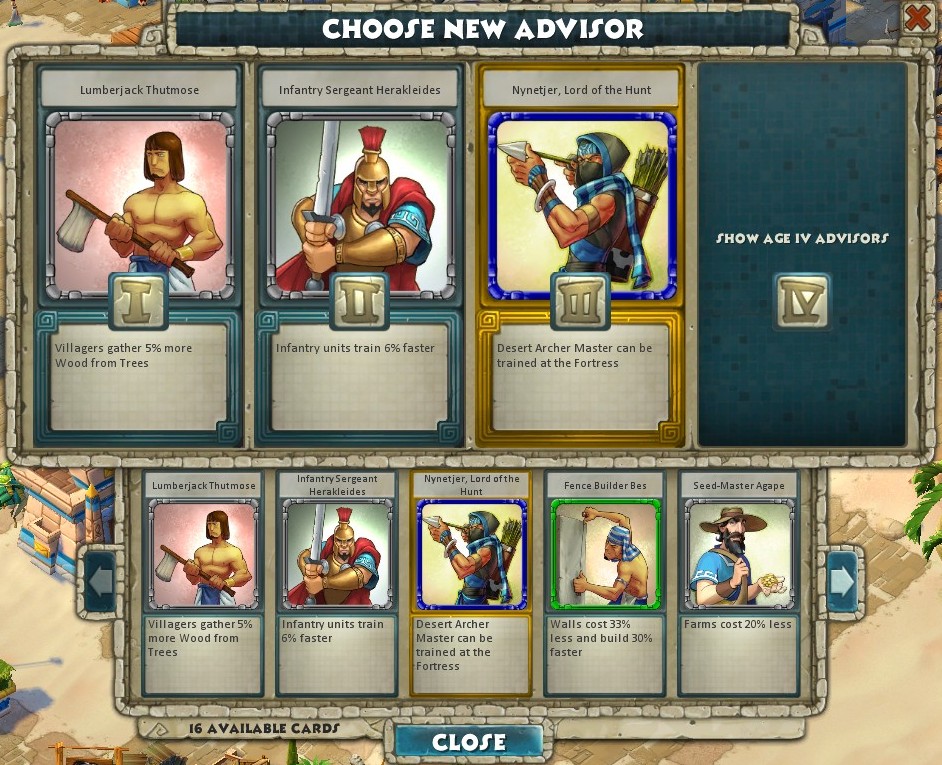Show Age IV advisors

(x=802, y=300)
